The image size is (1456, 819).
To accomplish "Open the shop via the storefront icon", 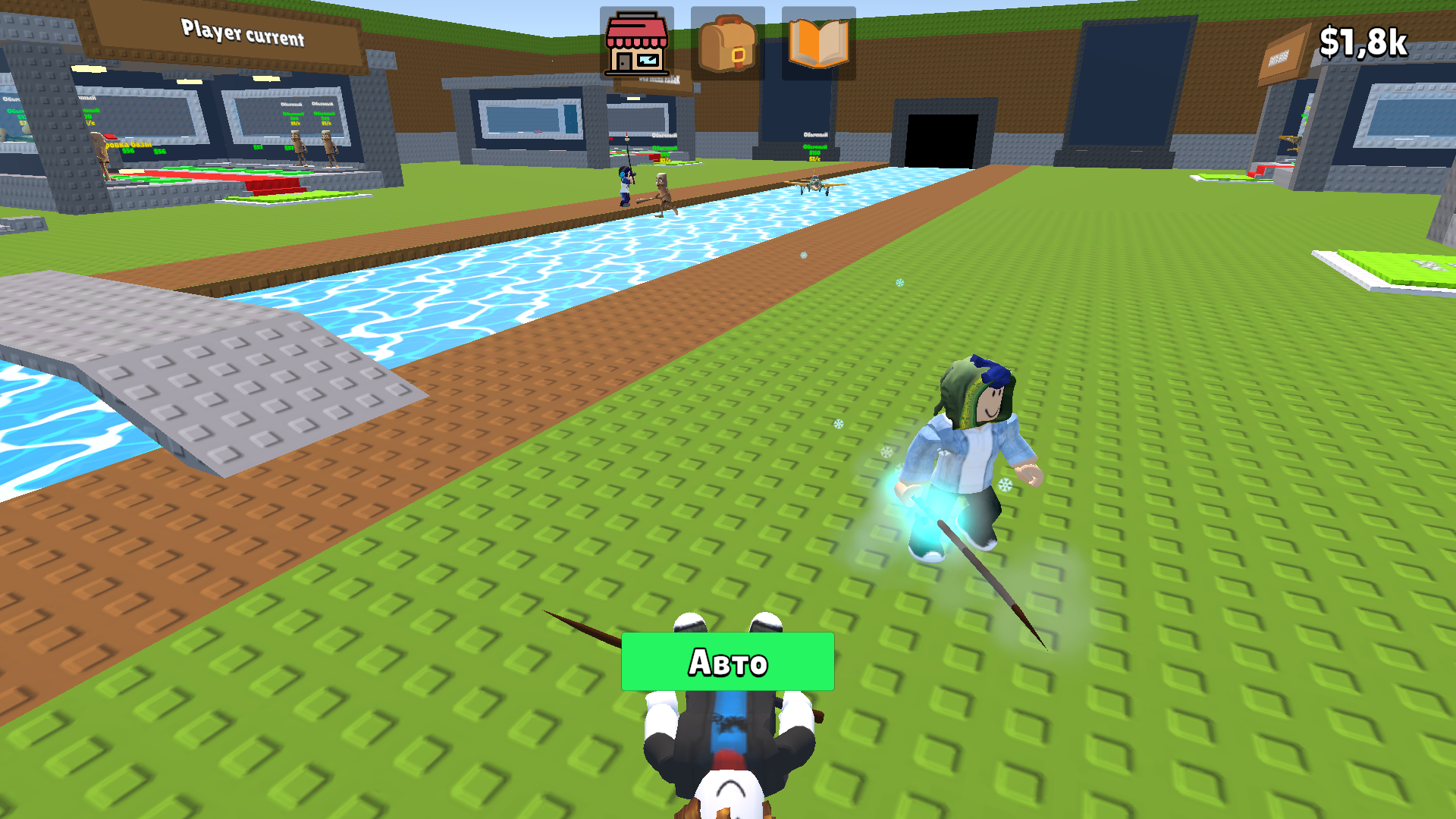I will (635, 43).
